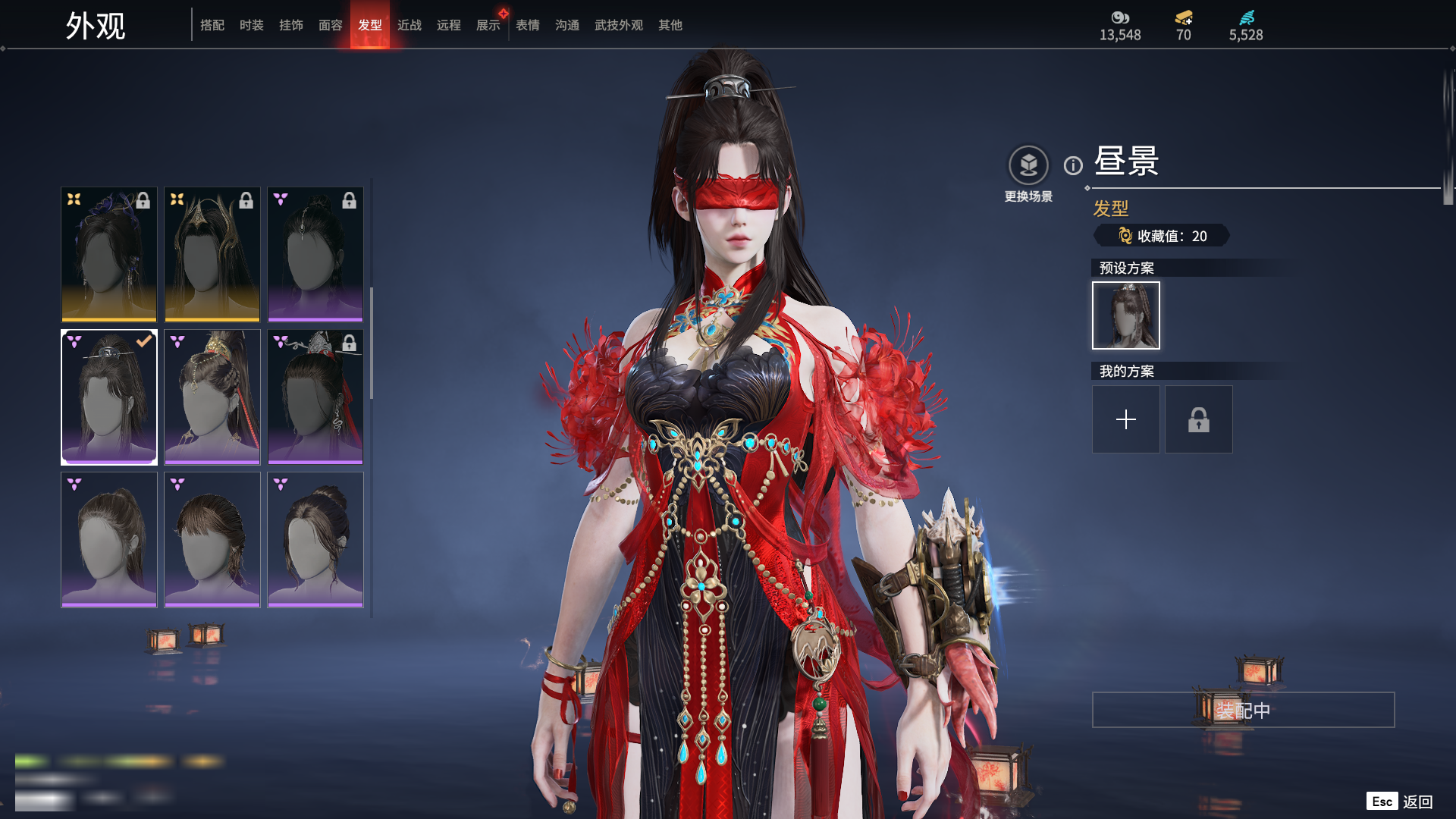1456x819 pixels.
Task: Show hairstyle info via the circled i icon
Action: tap(1073, 165)
